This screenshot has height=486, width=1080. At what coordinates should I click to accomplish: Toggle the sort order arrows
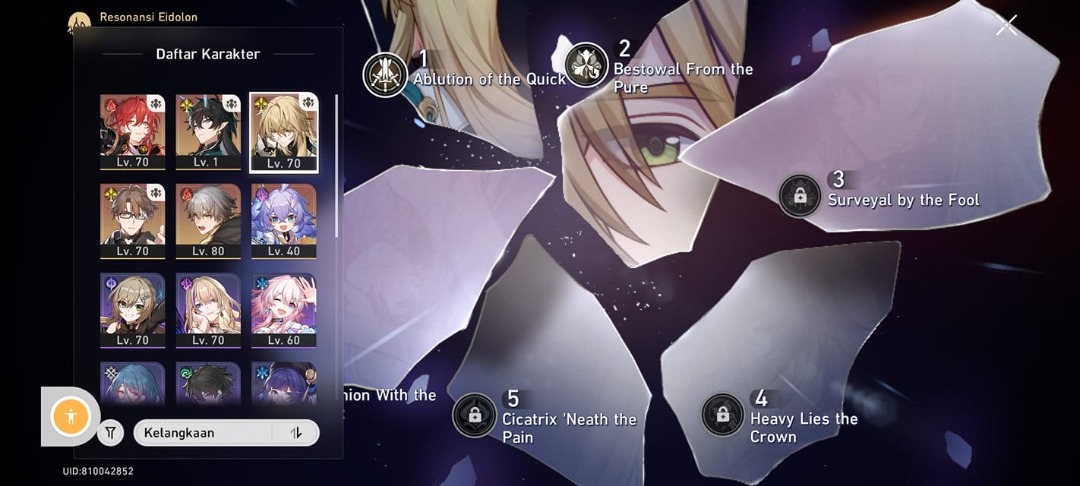tap(296, 433)
